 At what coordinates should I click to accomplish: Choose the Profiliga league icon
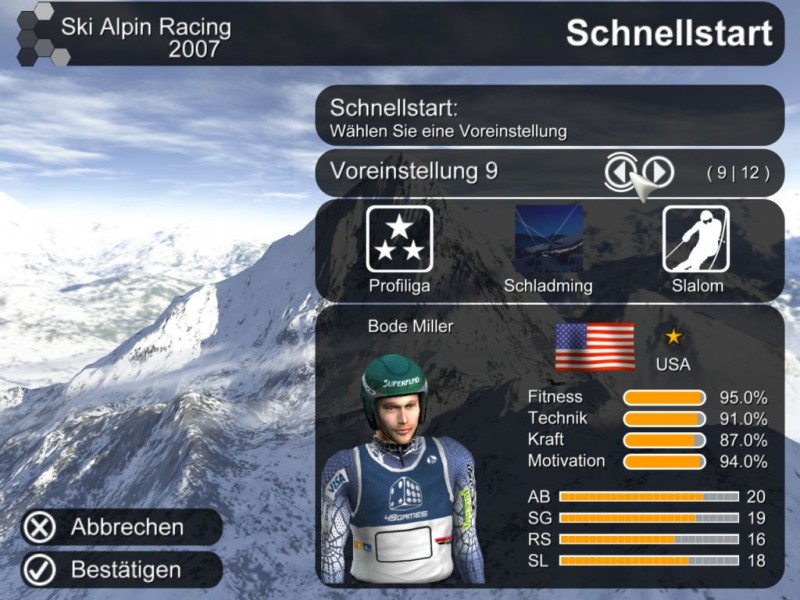399,240
